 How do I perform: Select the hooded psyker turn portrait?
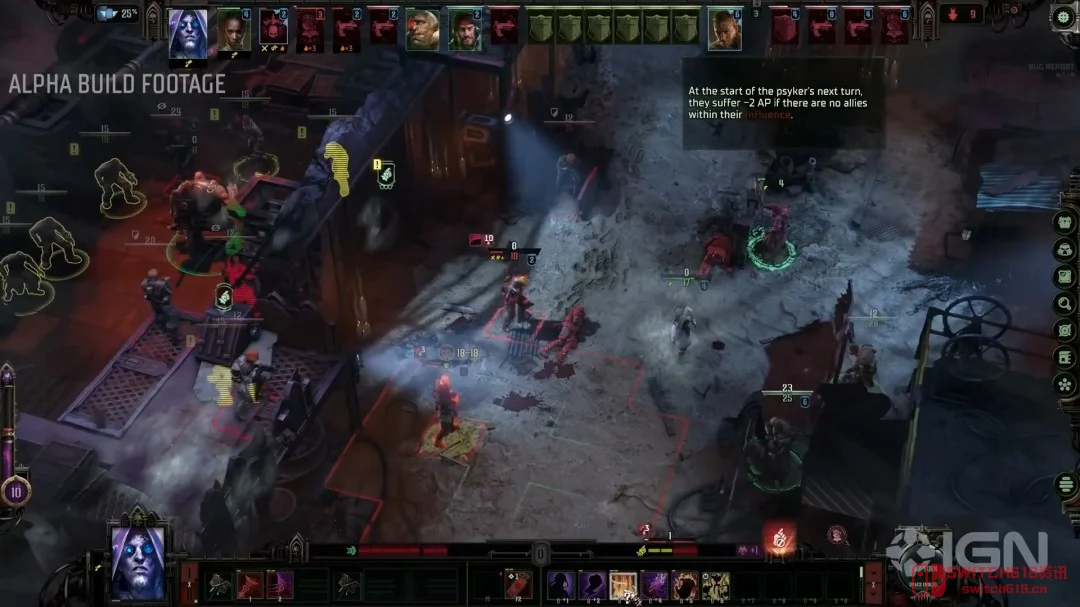[187, 32]
